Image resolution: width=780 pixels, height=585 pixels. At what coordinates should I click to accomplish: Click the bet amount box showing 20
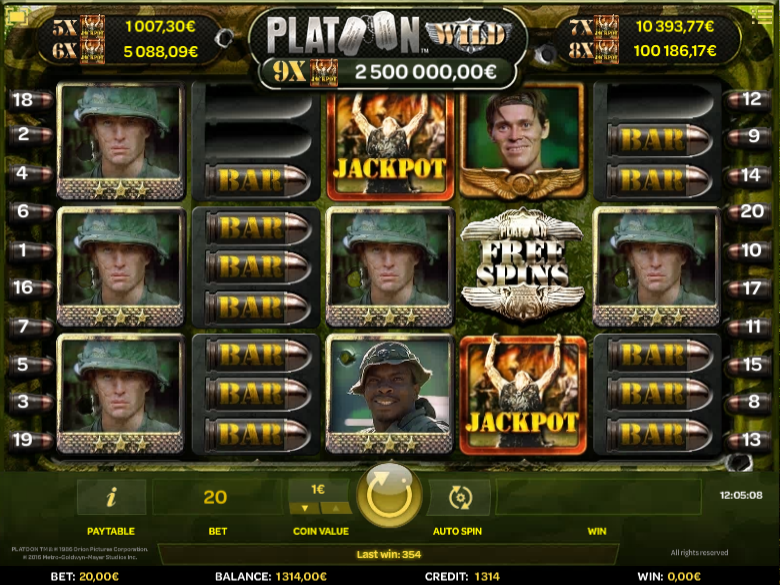(215, 497)
